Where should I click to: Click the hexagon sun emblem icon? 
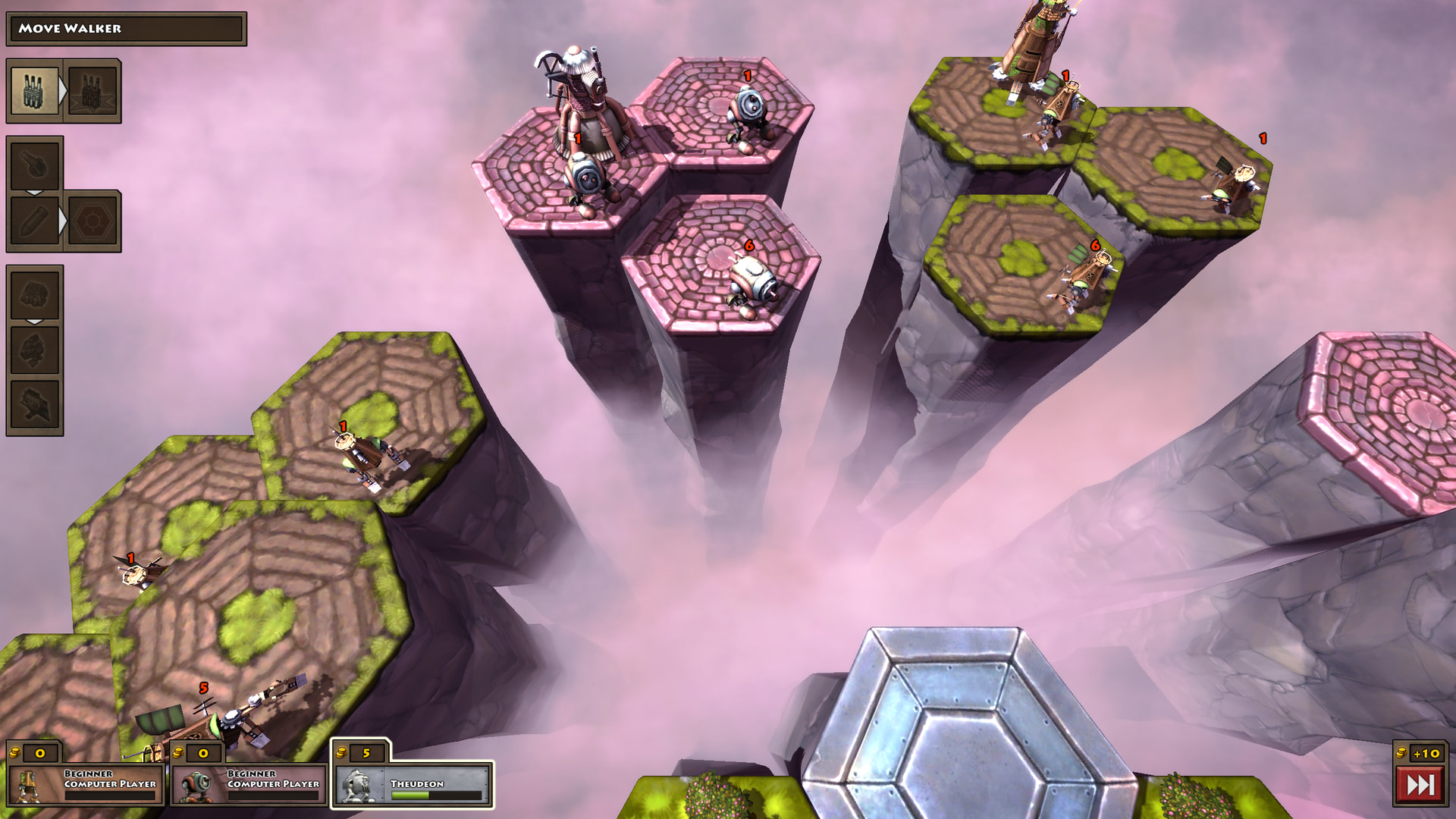[x=93, y=221]
